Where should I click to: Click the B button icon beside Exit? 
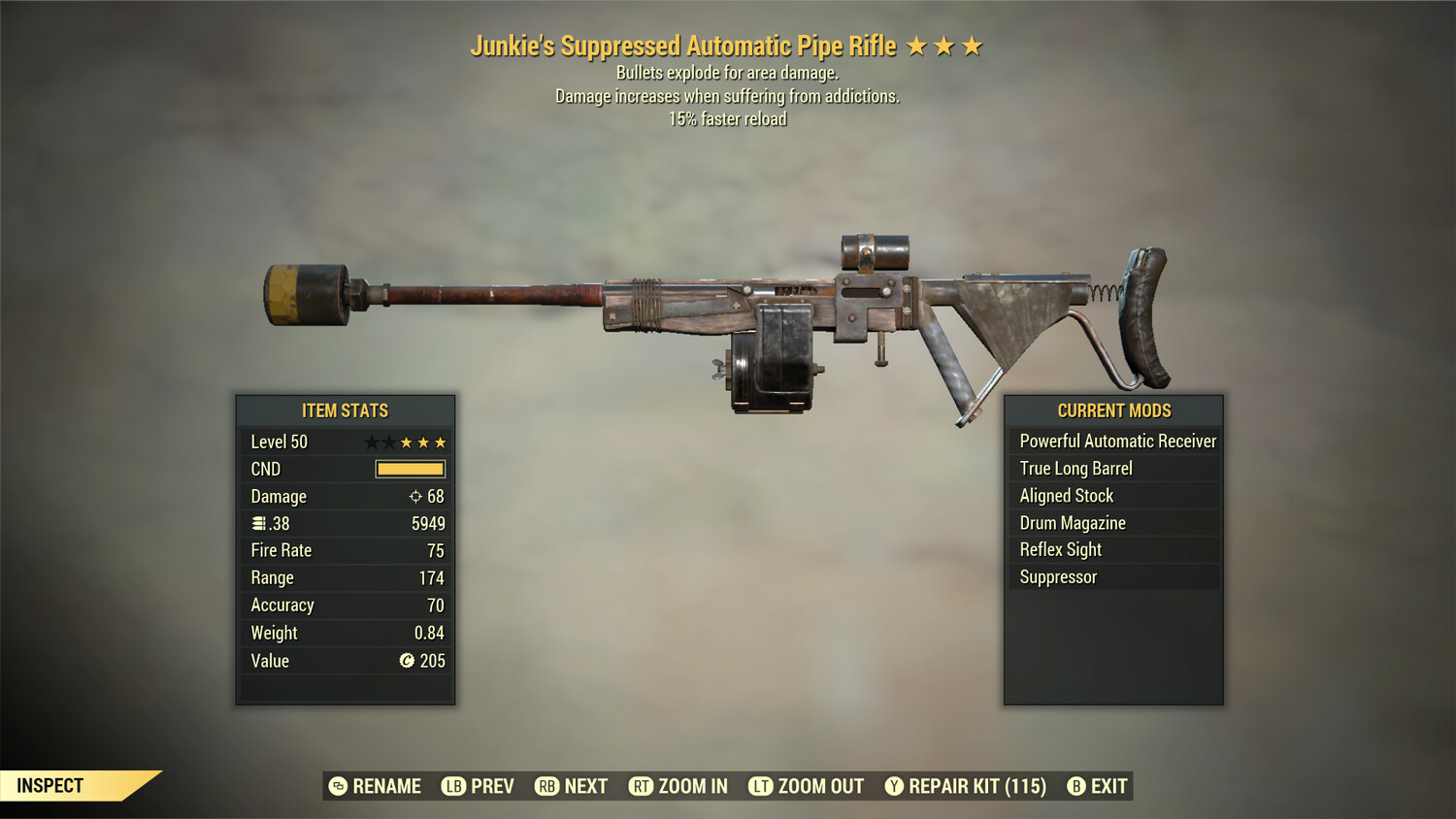pyautogui.click(x=1075, y=786)
